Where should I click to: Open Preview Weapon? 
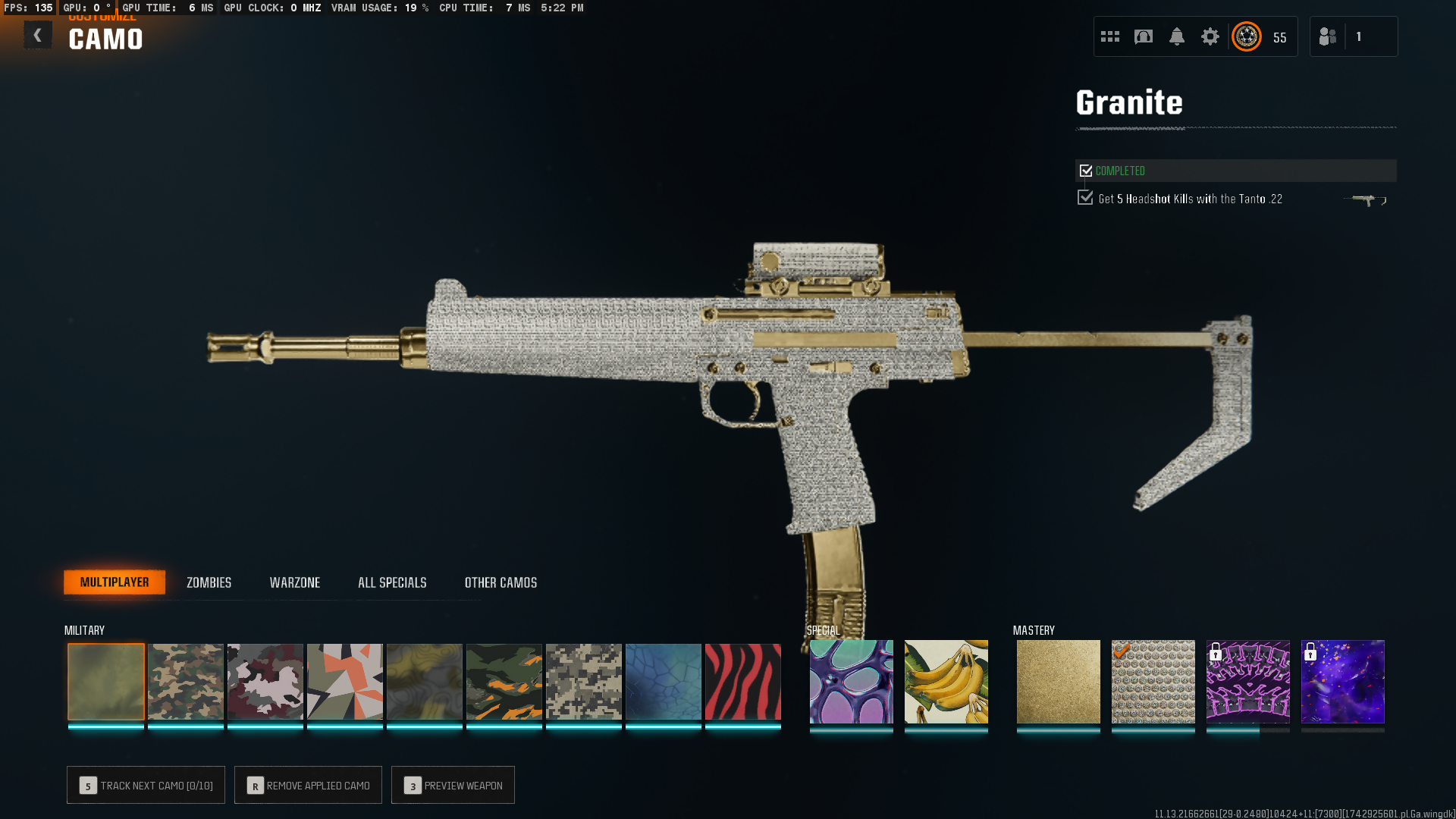453,785
